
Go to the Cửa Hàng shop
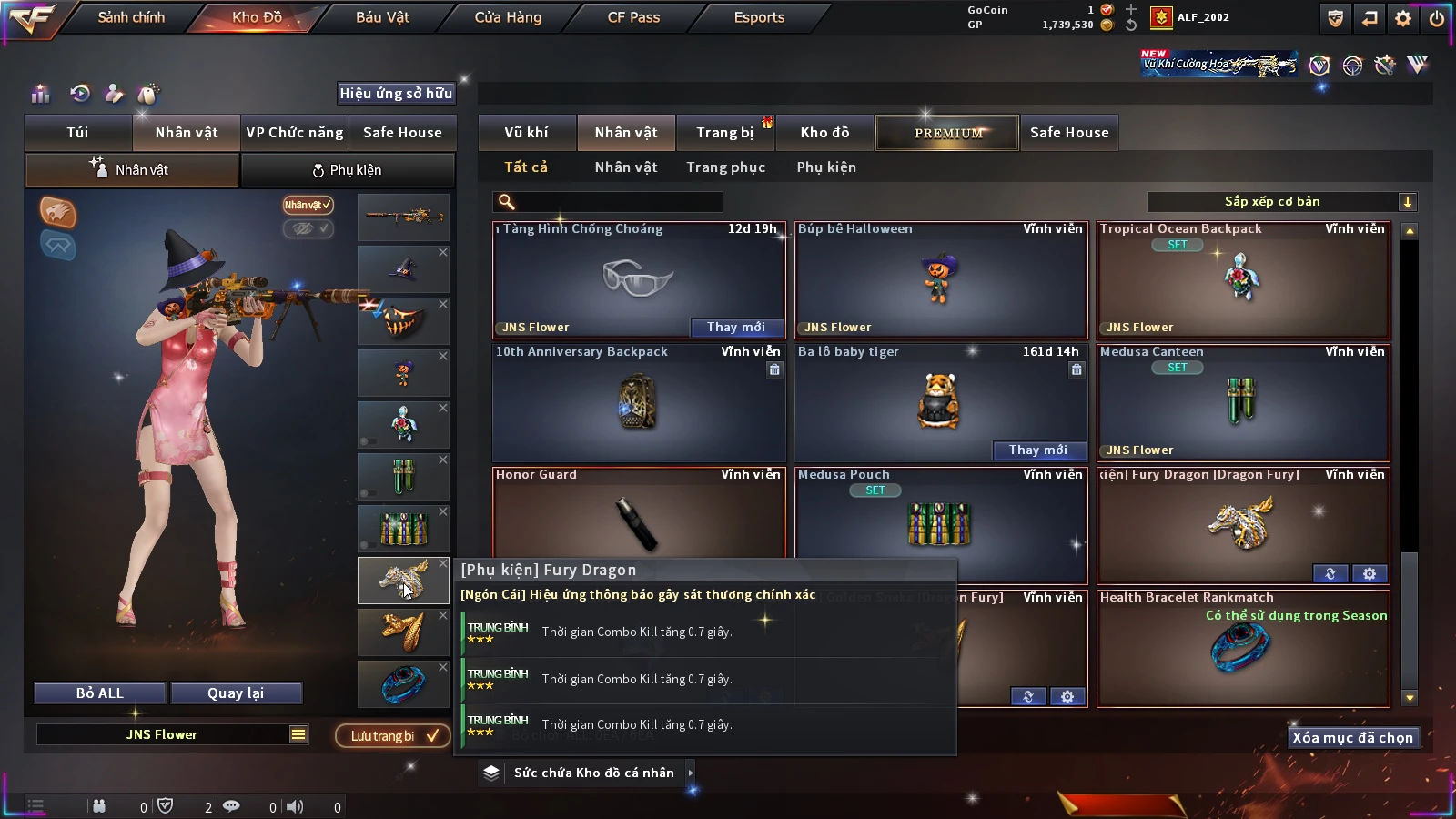pyautogui.click(x=508, y=17)
